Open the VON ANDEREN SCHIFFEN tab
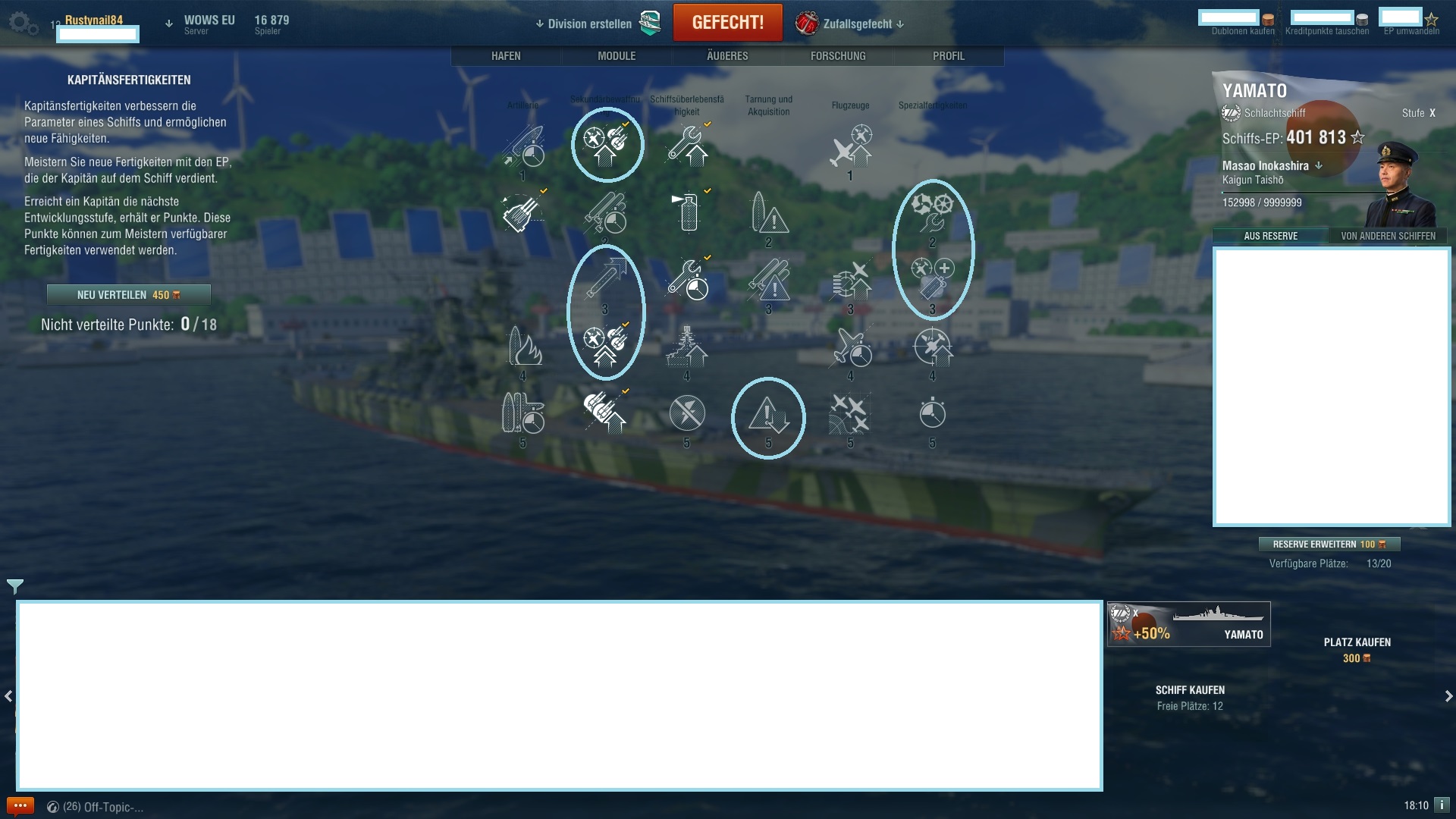This screenshot has height=819, width=1456. click(x=1388, y=236)
